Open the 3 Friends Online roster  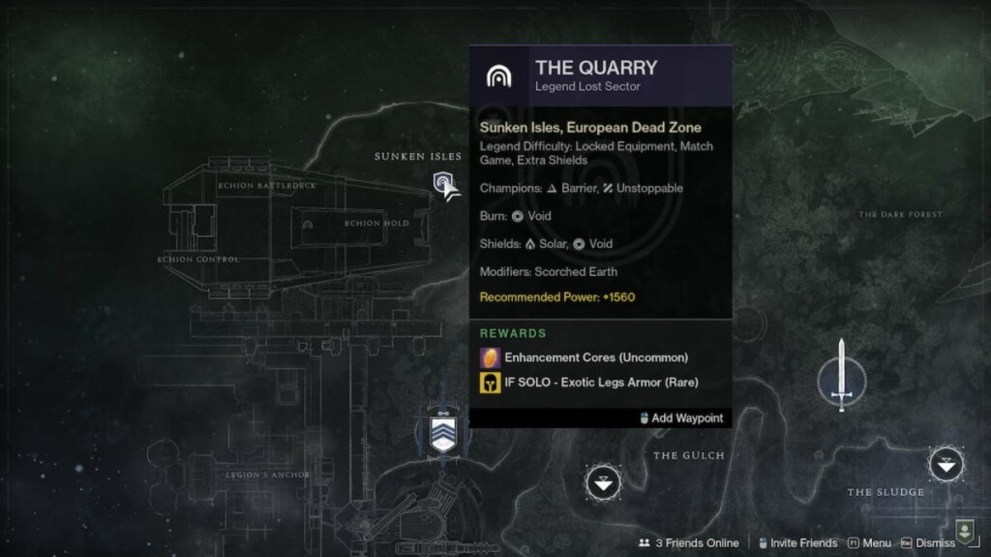click(689, 543)
